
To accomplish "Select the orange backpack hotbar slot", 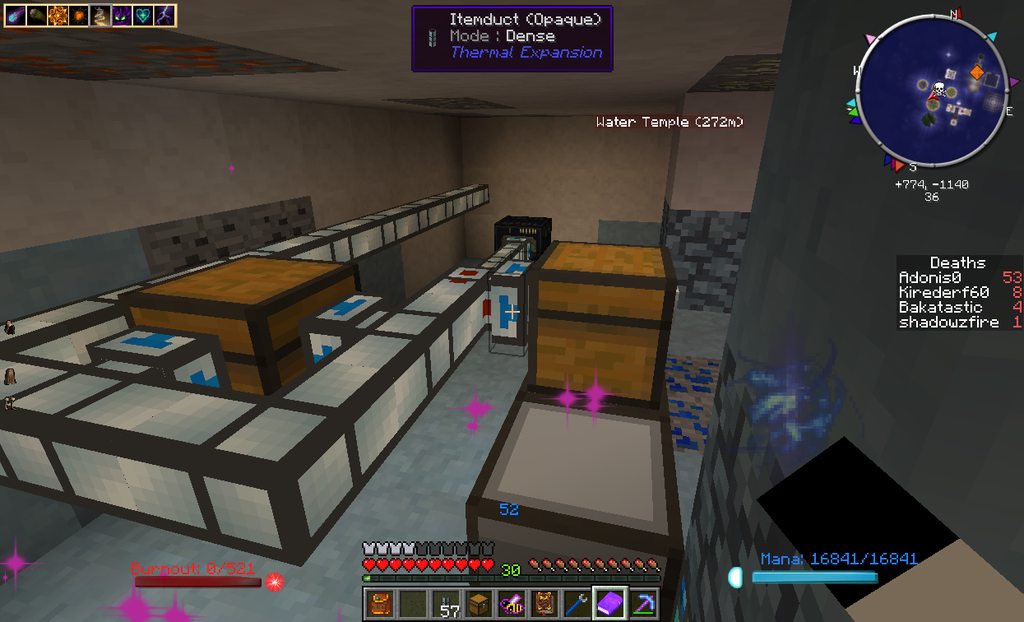I will (x=380, y=604).
